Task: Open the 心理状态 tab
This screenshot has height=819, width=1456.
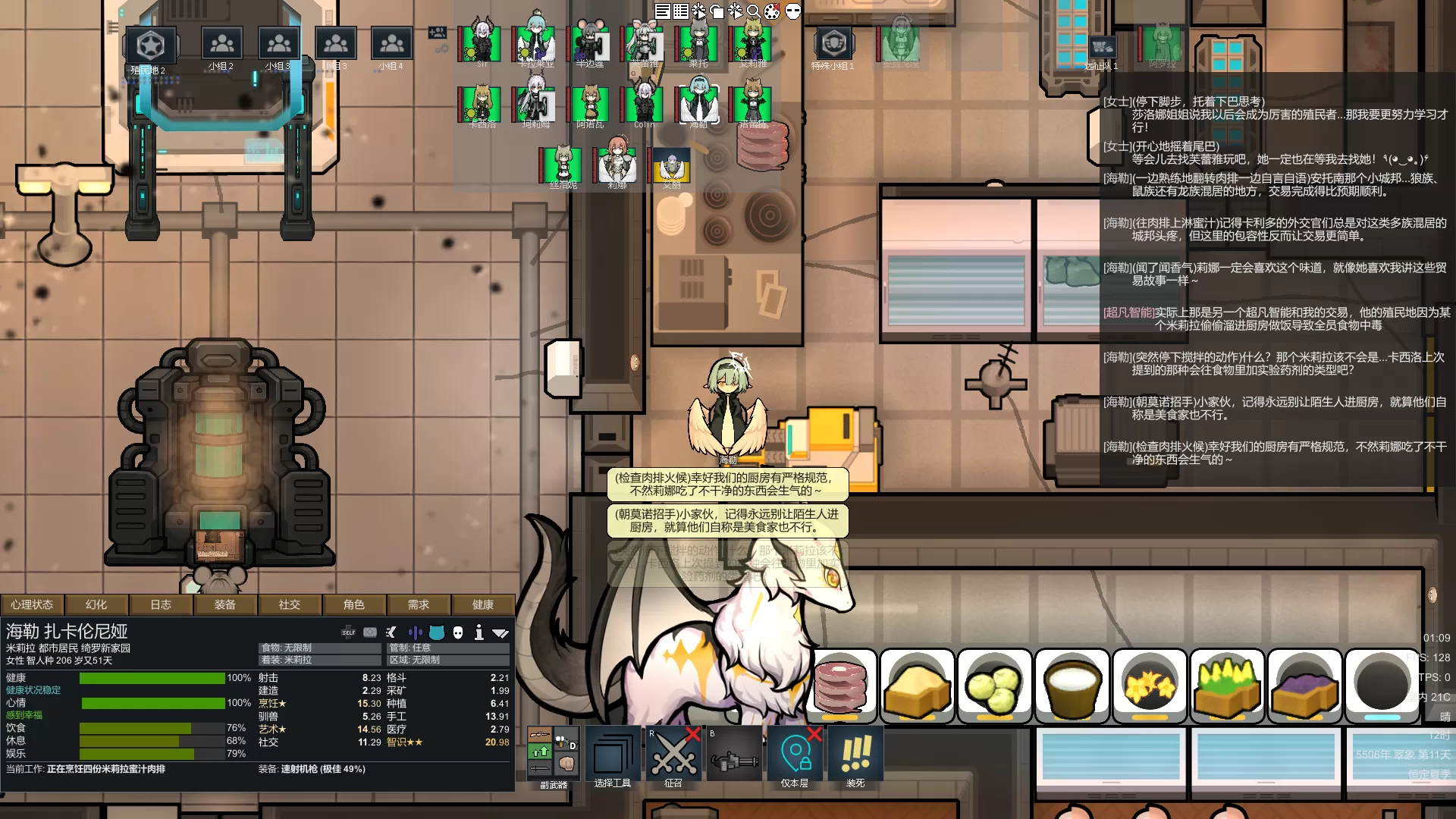Action: (32, 604)
